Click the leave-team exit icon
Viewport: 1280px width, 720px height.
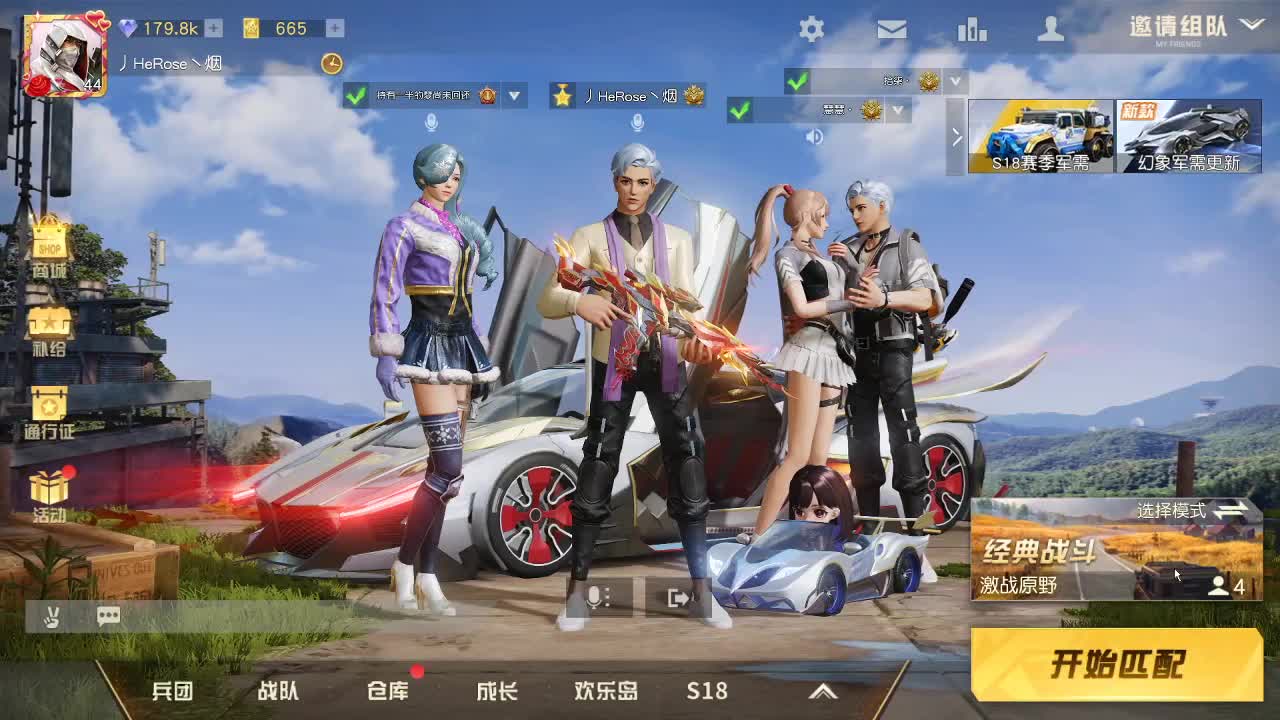click(679, 597)
